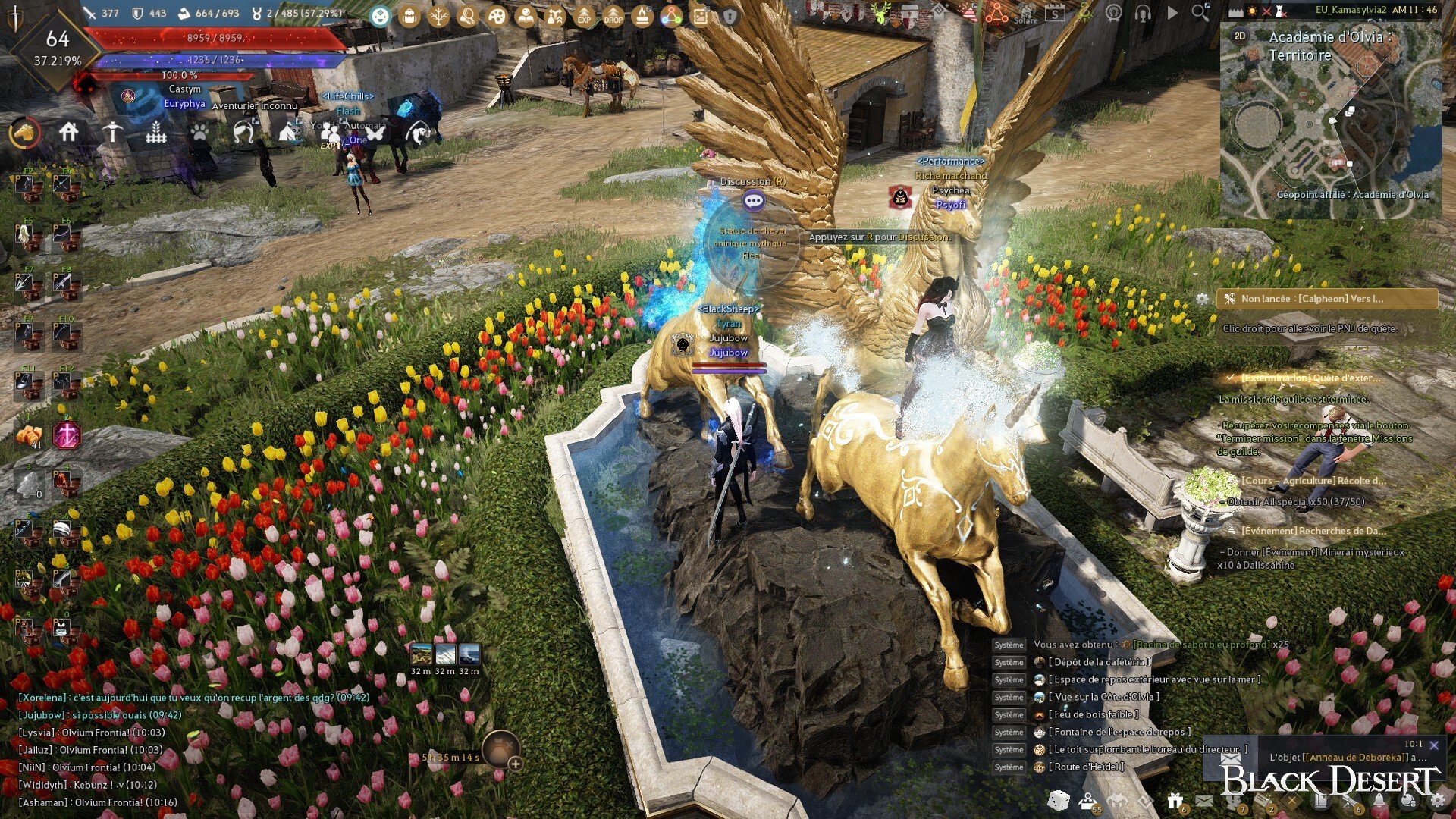Open the backpack icon in top bar
Viewport: 1456px width, 819px height.
pyautogui.click(x=409, y=16)
